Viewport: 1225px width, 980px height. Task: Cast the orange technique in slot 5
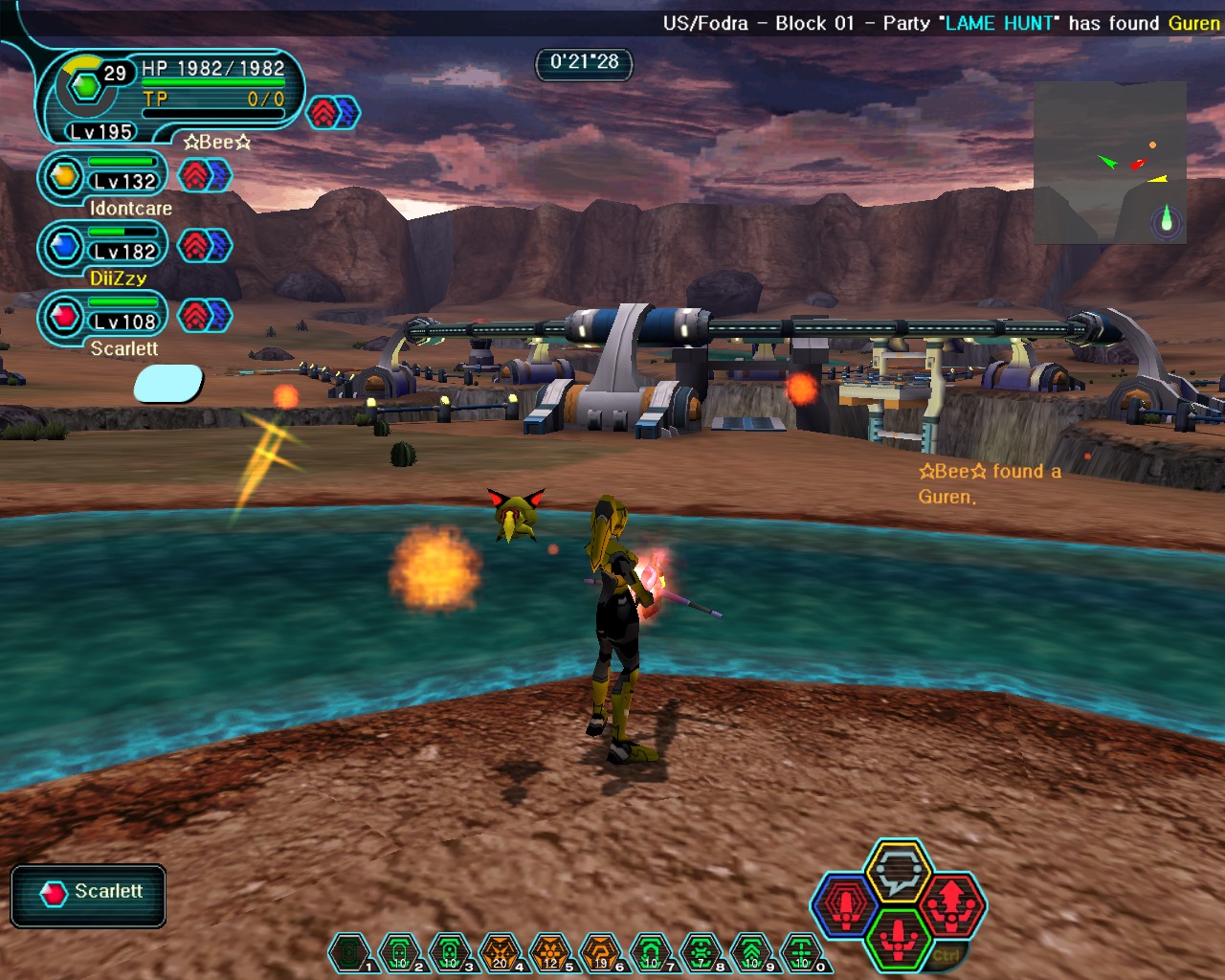pyautogui.click(x=550, y=953)
